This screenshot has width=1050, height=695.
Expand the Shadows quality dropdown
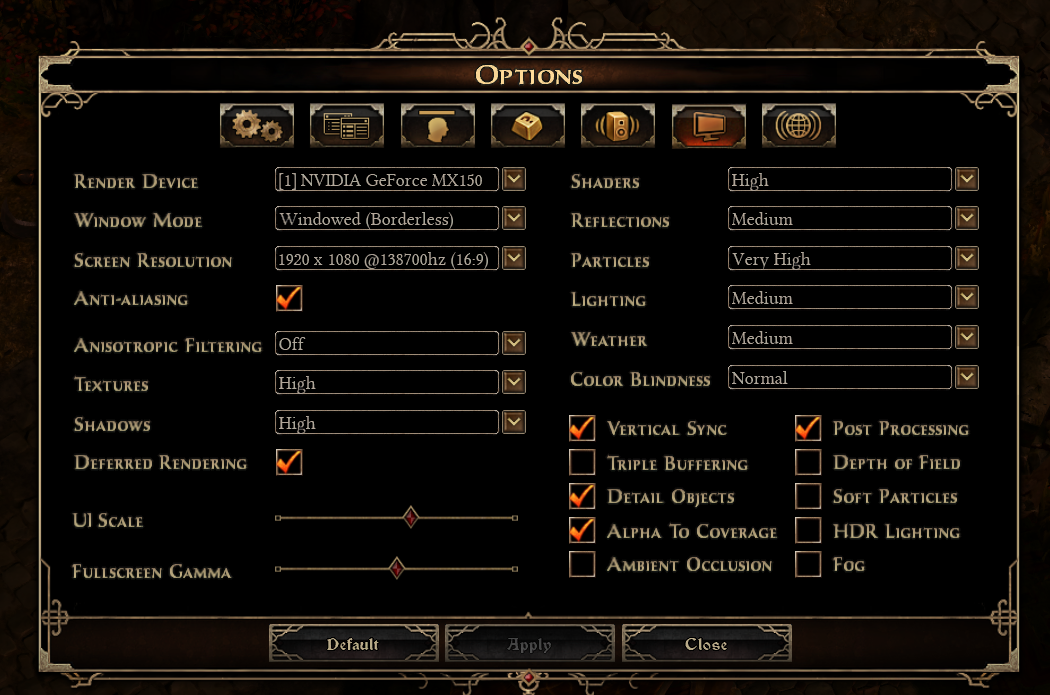tap(514, 423)
